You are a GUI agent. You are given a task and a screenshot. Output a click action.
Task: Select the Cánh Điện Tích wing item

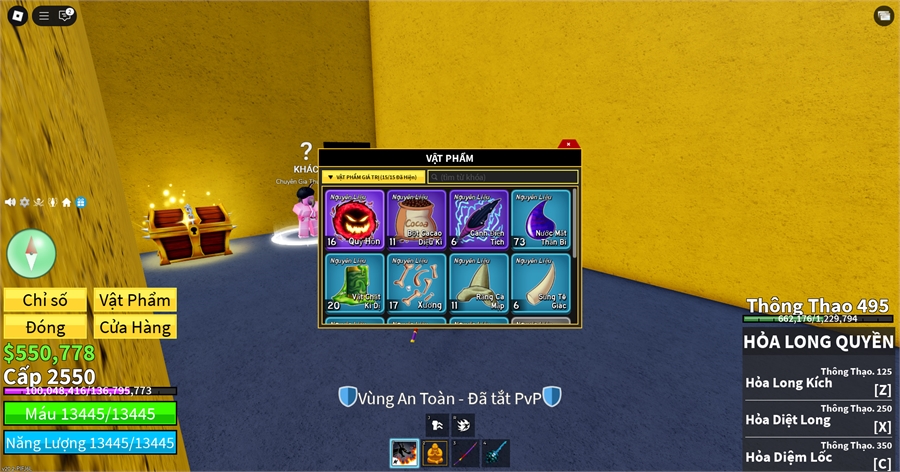pos(478,219)
